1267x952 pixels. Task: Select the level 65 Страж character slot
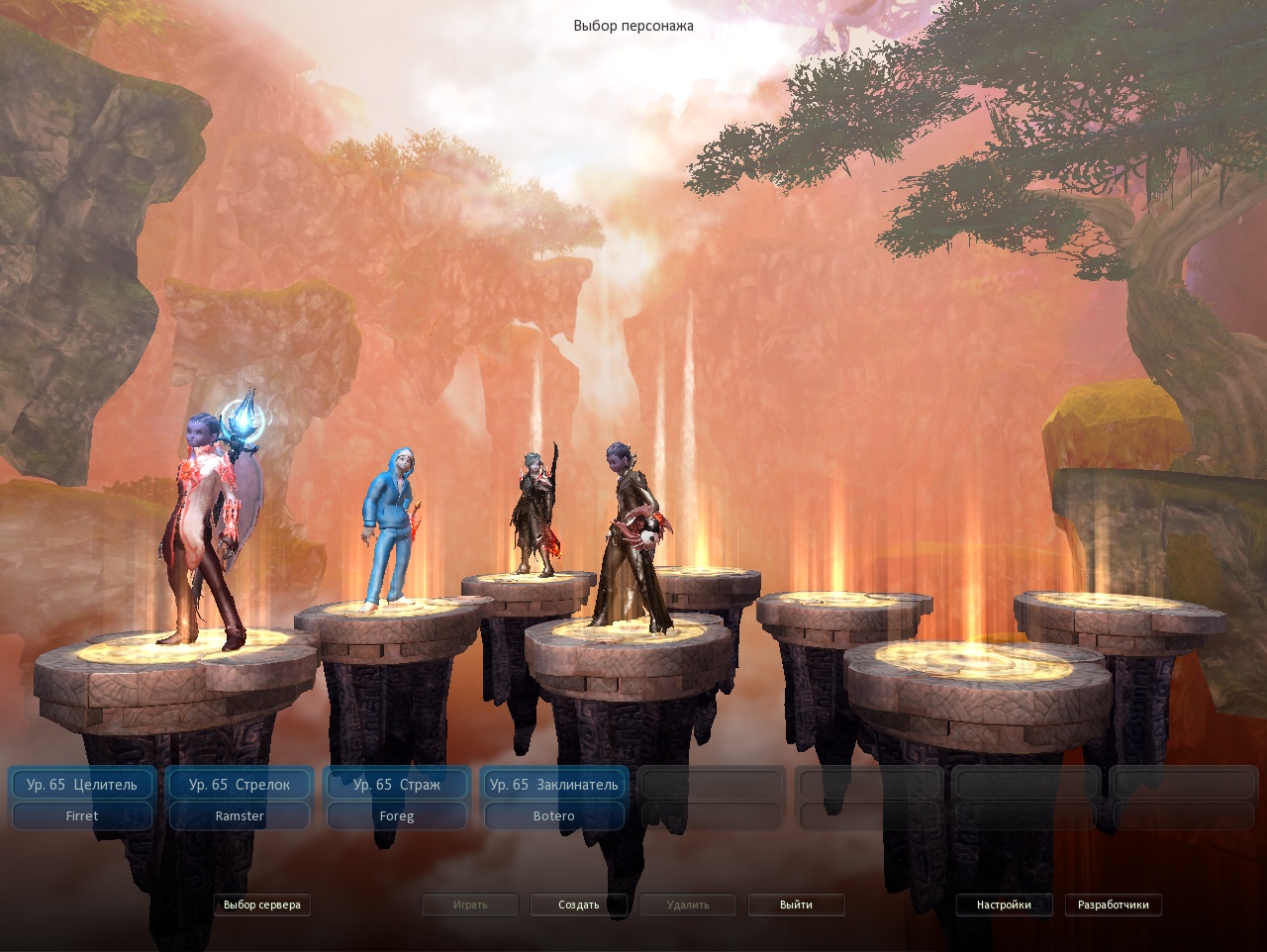pos(397,785)
